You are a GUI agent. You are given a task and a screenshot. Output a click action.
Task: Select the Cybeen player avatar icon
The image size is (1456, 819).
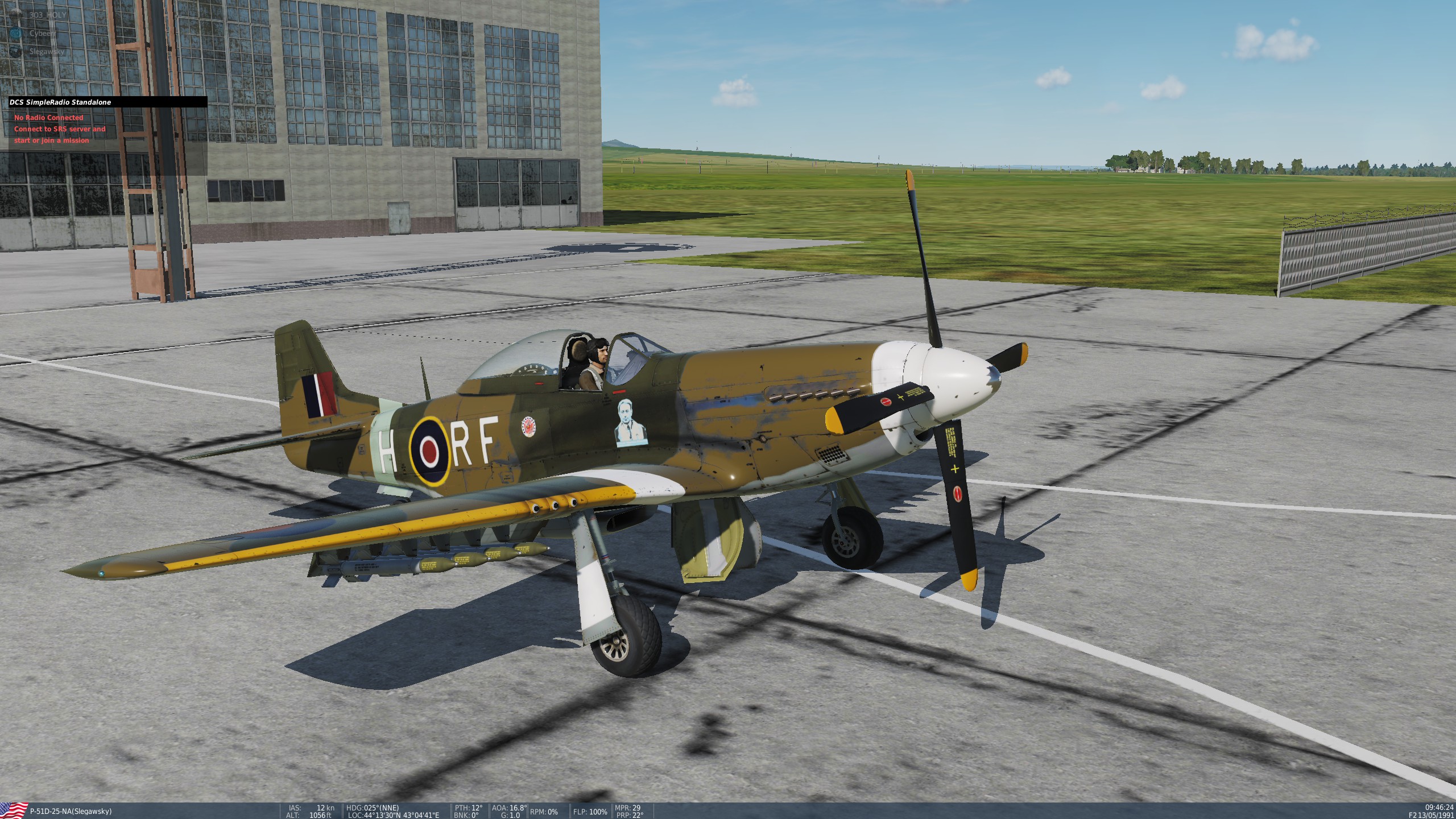click(15, 32)
